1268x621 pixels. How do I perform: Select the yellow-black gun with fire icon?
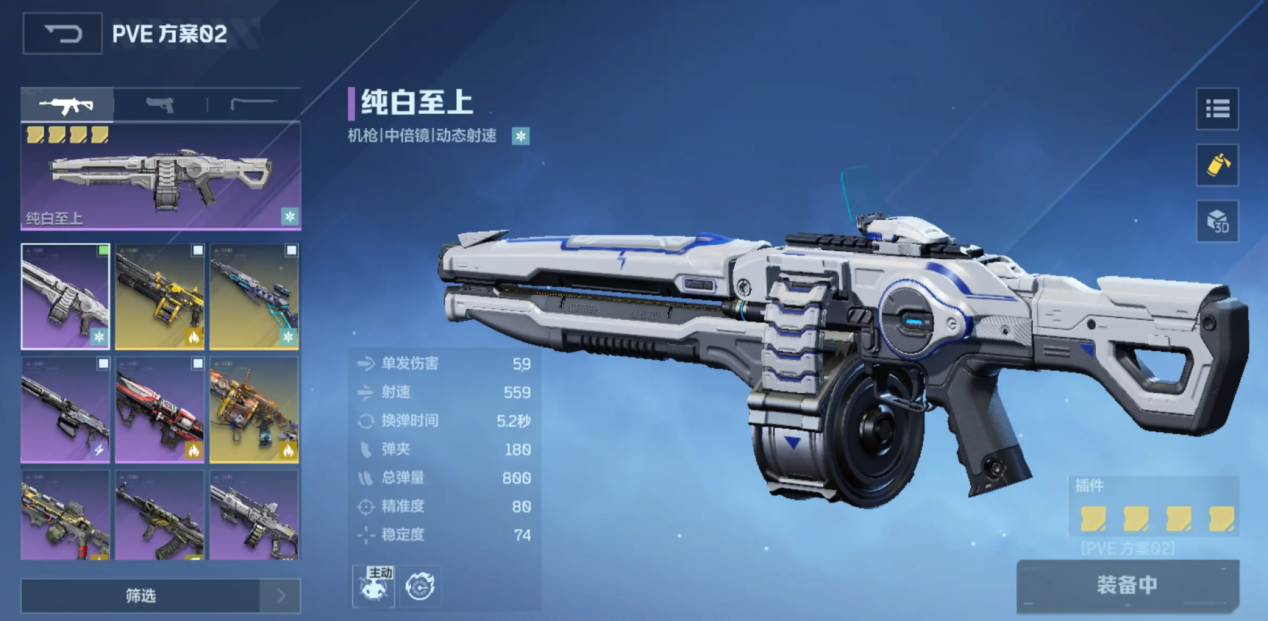click(160, 297)
